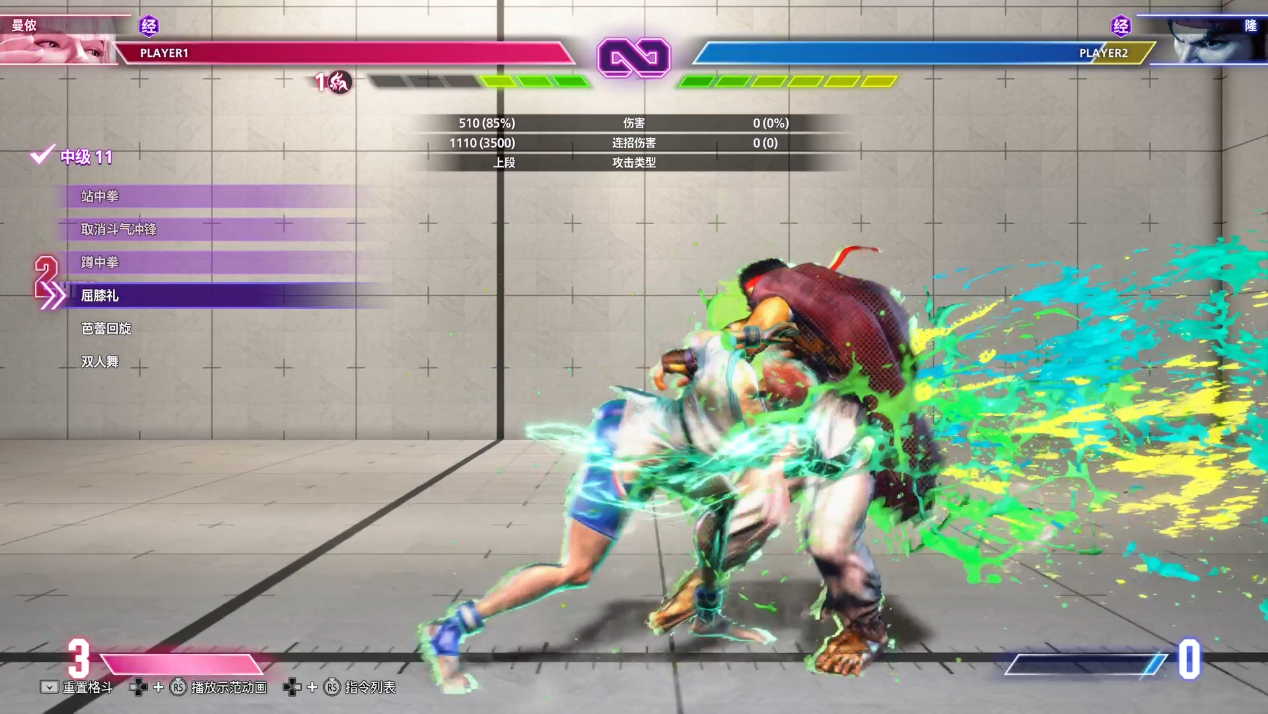
Task: Select the 站中拳 combo step
Action: coord(100,197)
